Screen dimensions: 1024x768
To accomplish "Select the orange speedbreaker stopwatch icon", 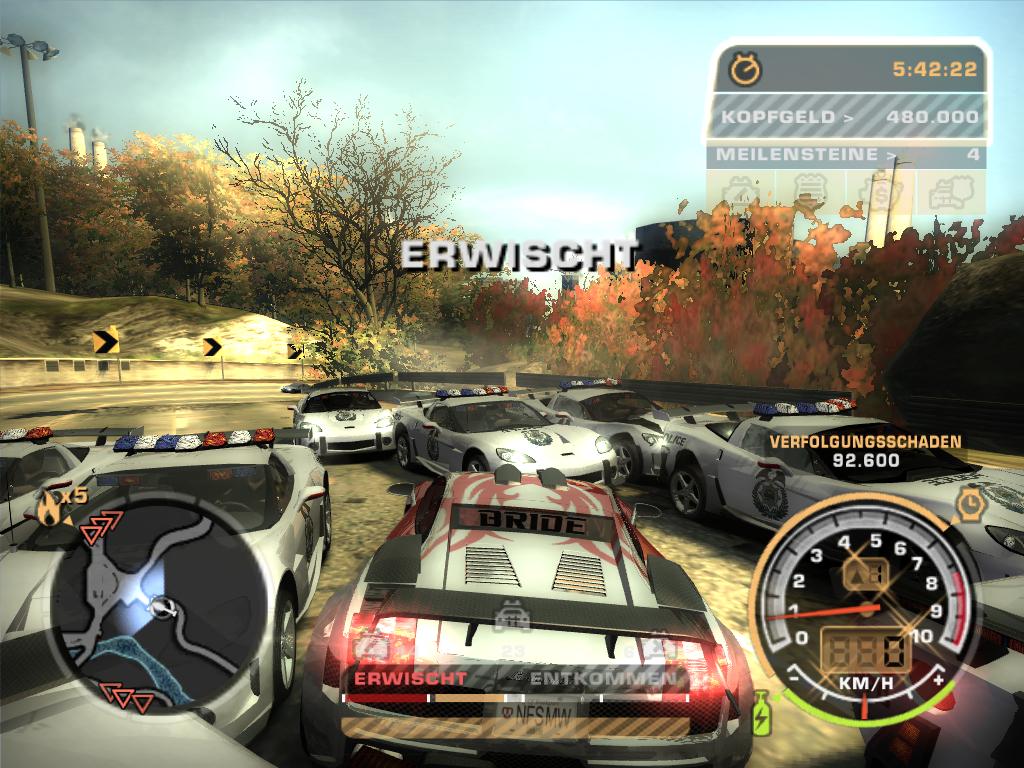I will pos(968,505).
